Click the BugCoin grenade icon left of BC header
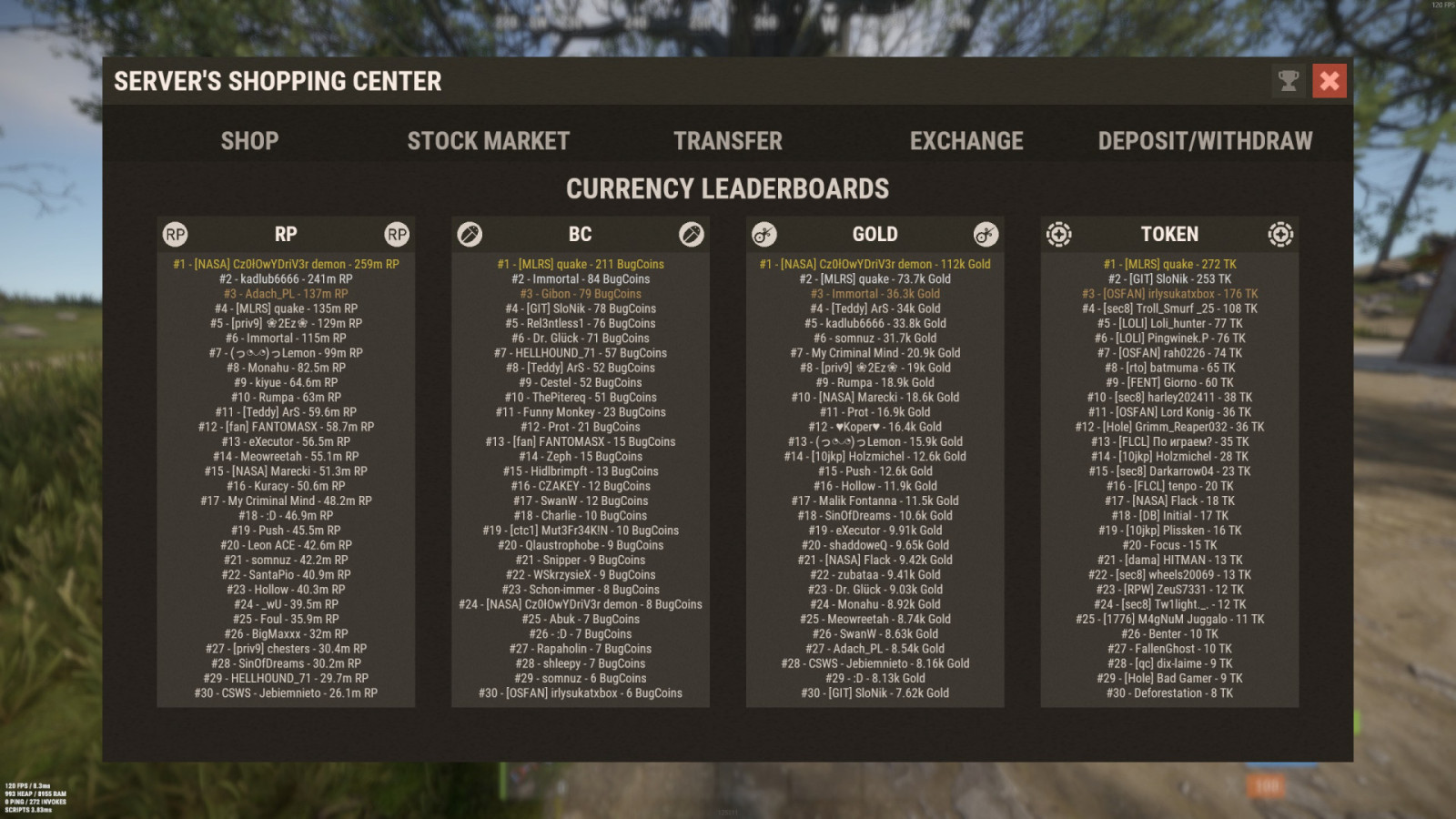The height and width of the screenshot is (819, 1456). point(468,234)
